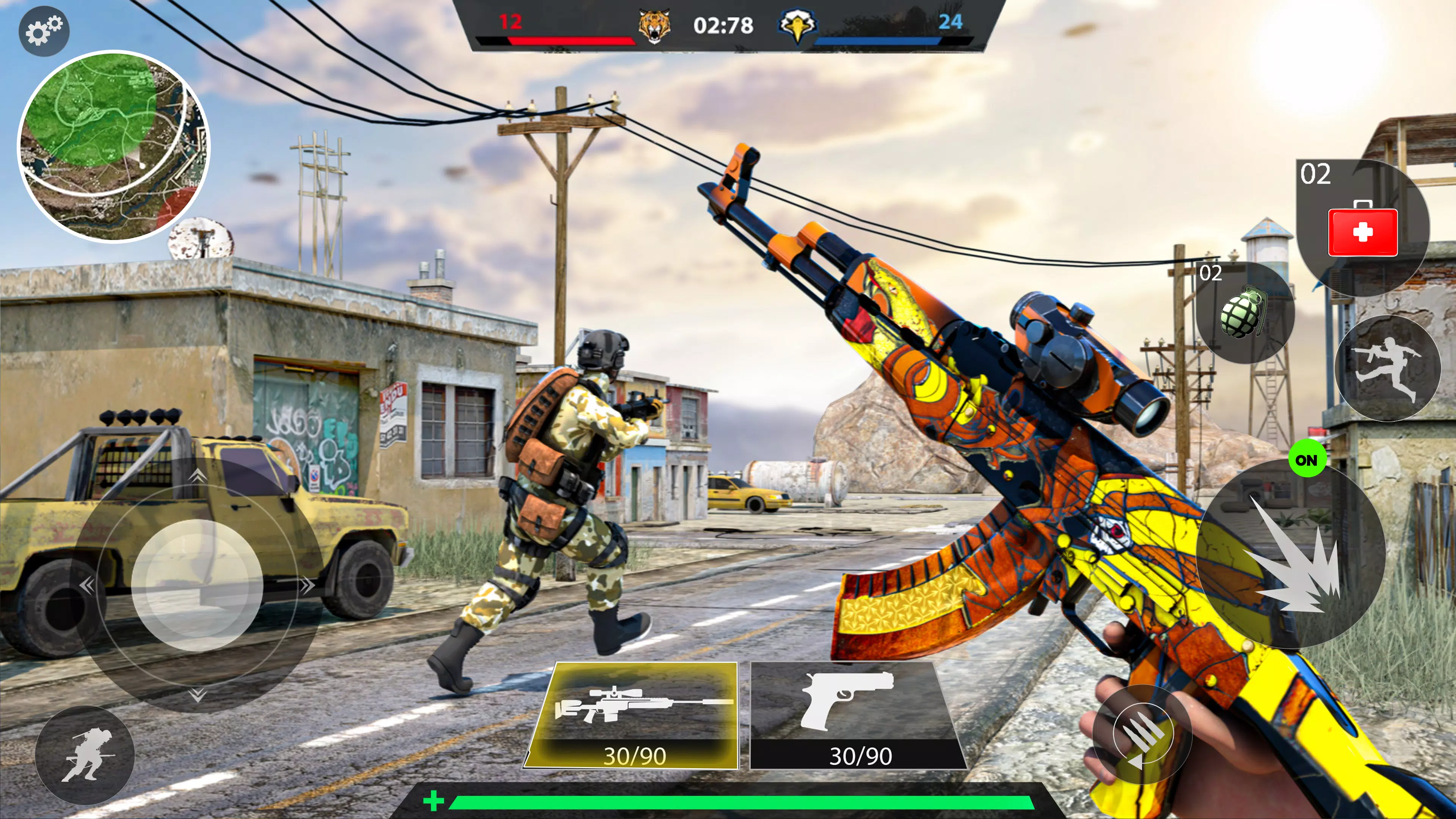Toggle the green ON auto-fire indicator
The image size is (1456, 819).
(x=1306, y=460)
